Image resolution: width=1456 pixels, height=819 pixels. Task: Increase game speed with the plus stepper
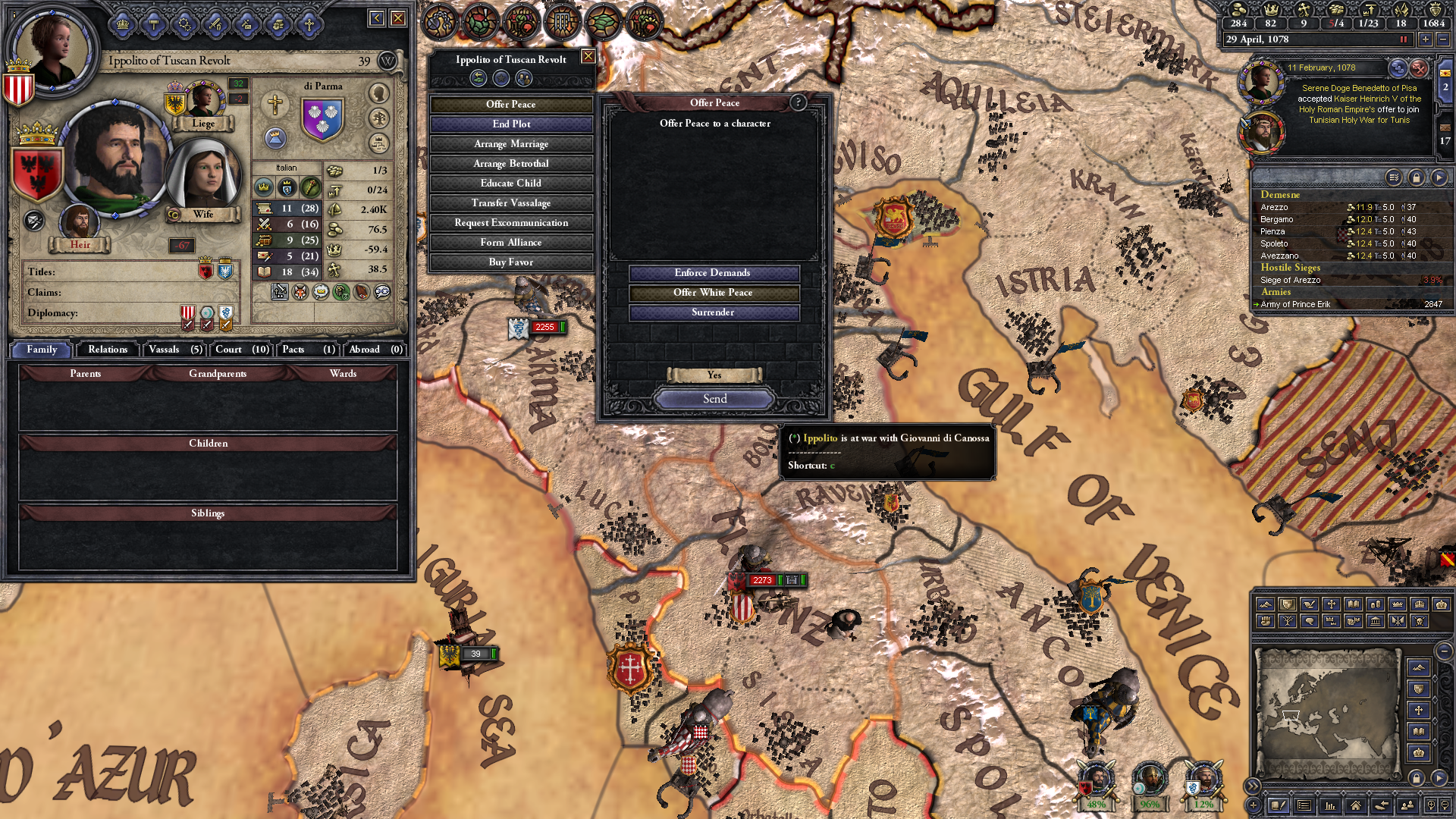pyautogui.click(x=1425, y=39)
